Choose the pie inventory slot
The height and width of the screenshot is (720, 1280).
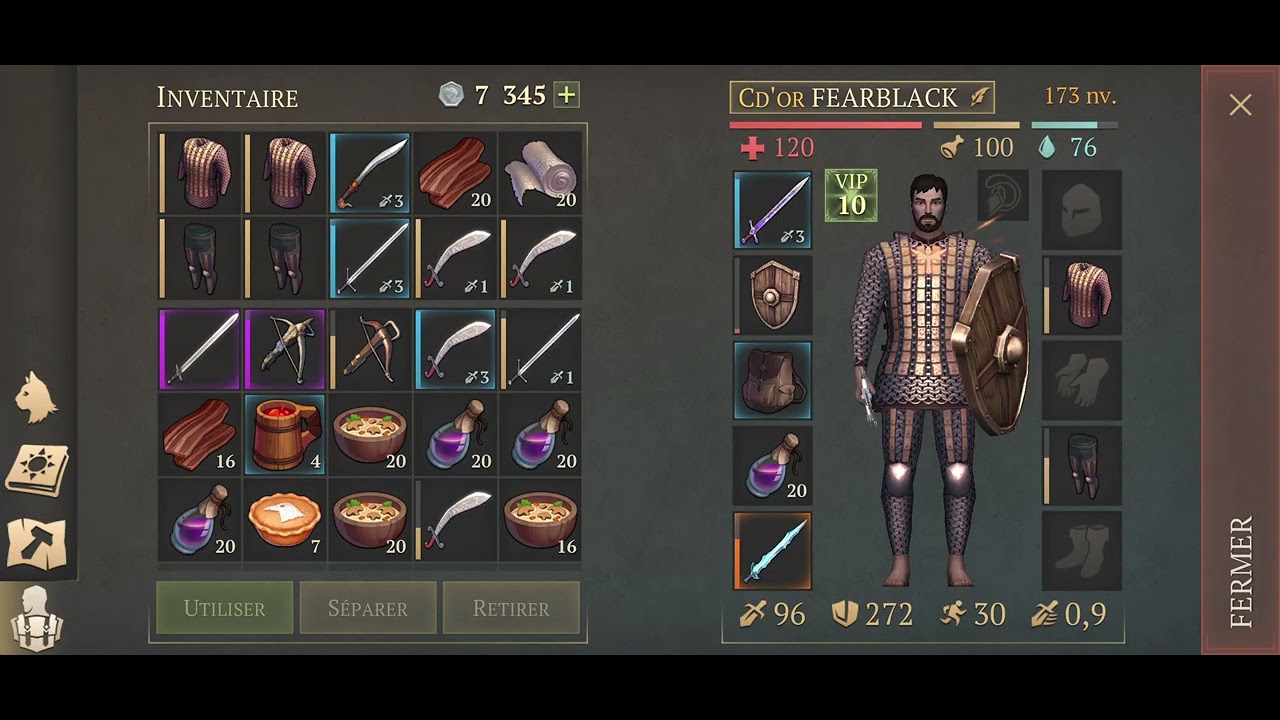click(x=285, y=519)
